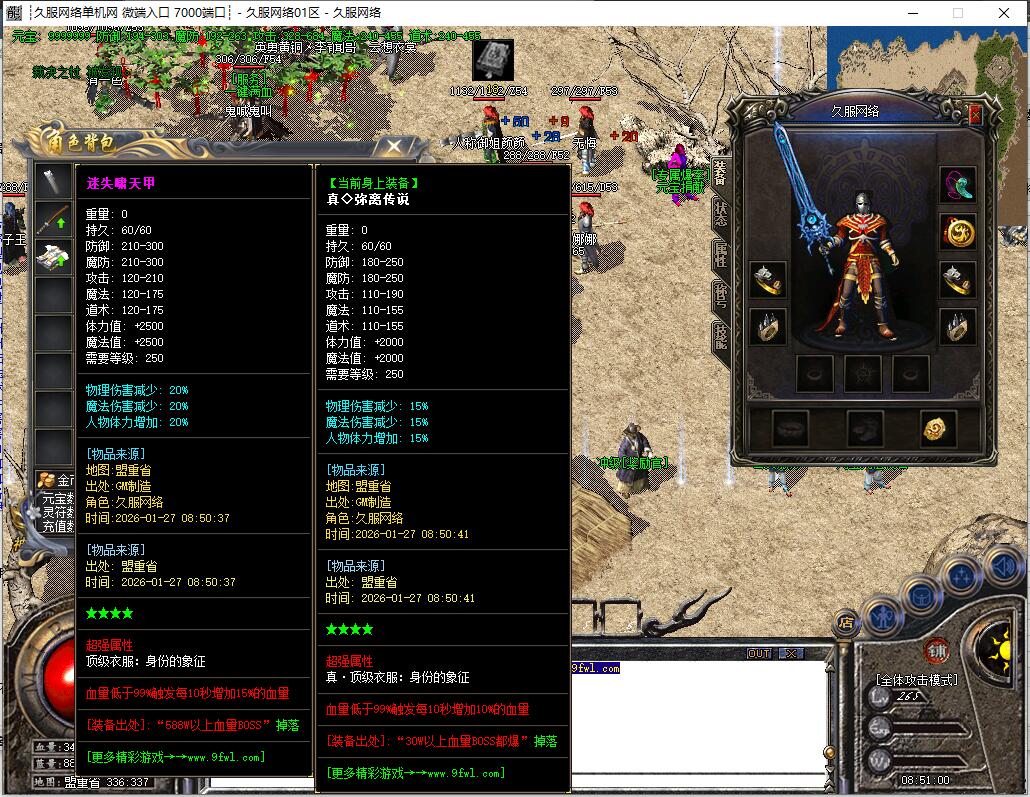Click the red-gold medal equipment slot
Image resolution: width=1030 pixels, height=797 pixels.
[x=957, y=232]
